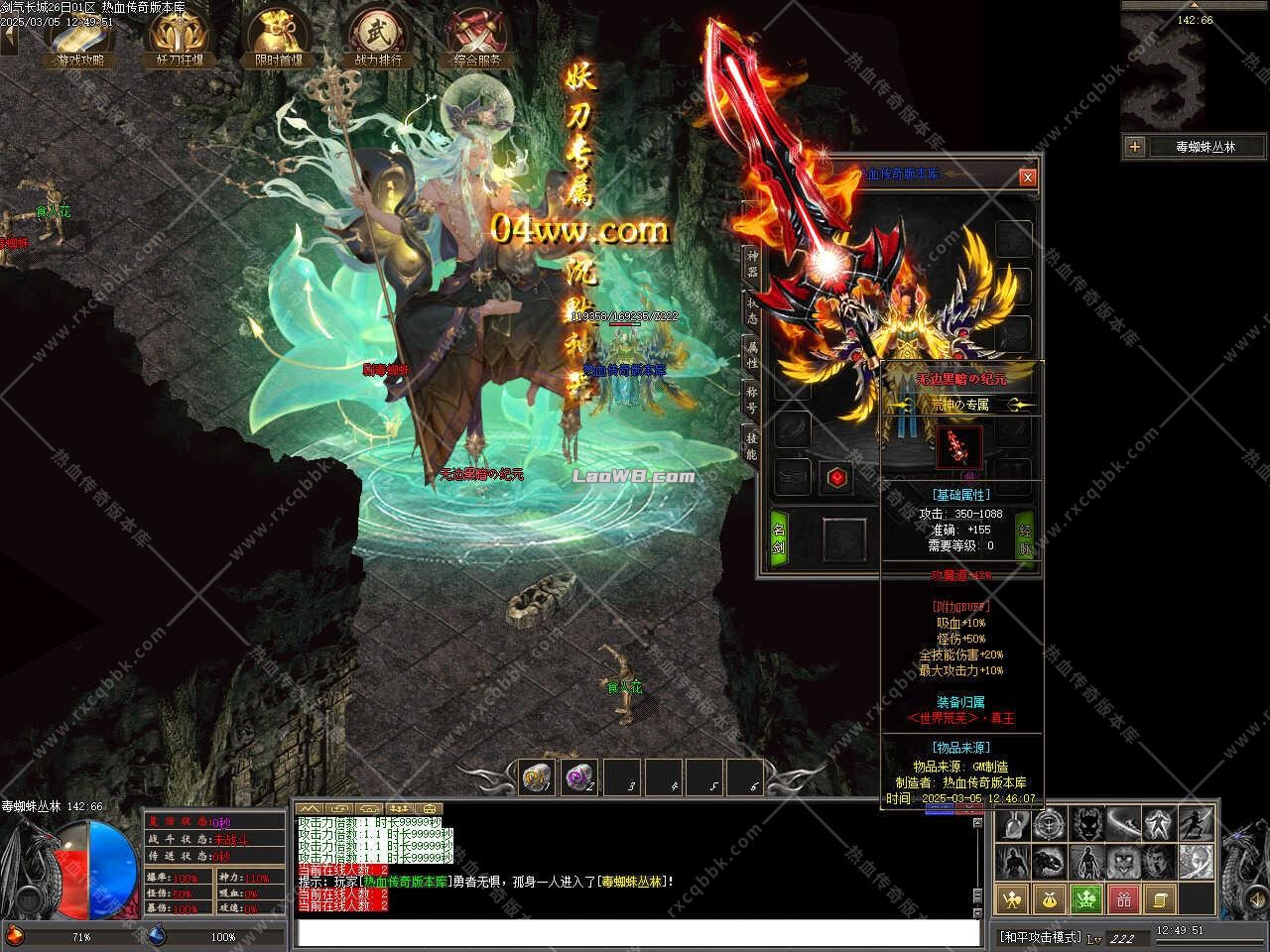Use the purple scroll in hotbar slot 2
Screen dimensions: 1270x952
click(579, 777)
